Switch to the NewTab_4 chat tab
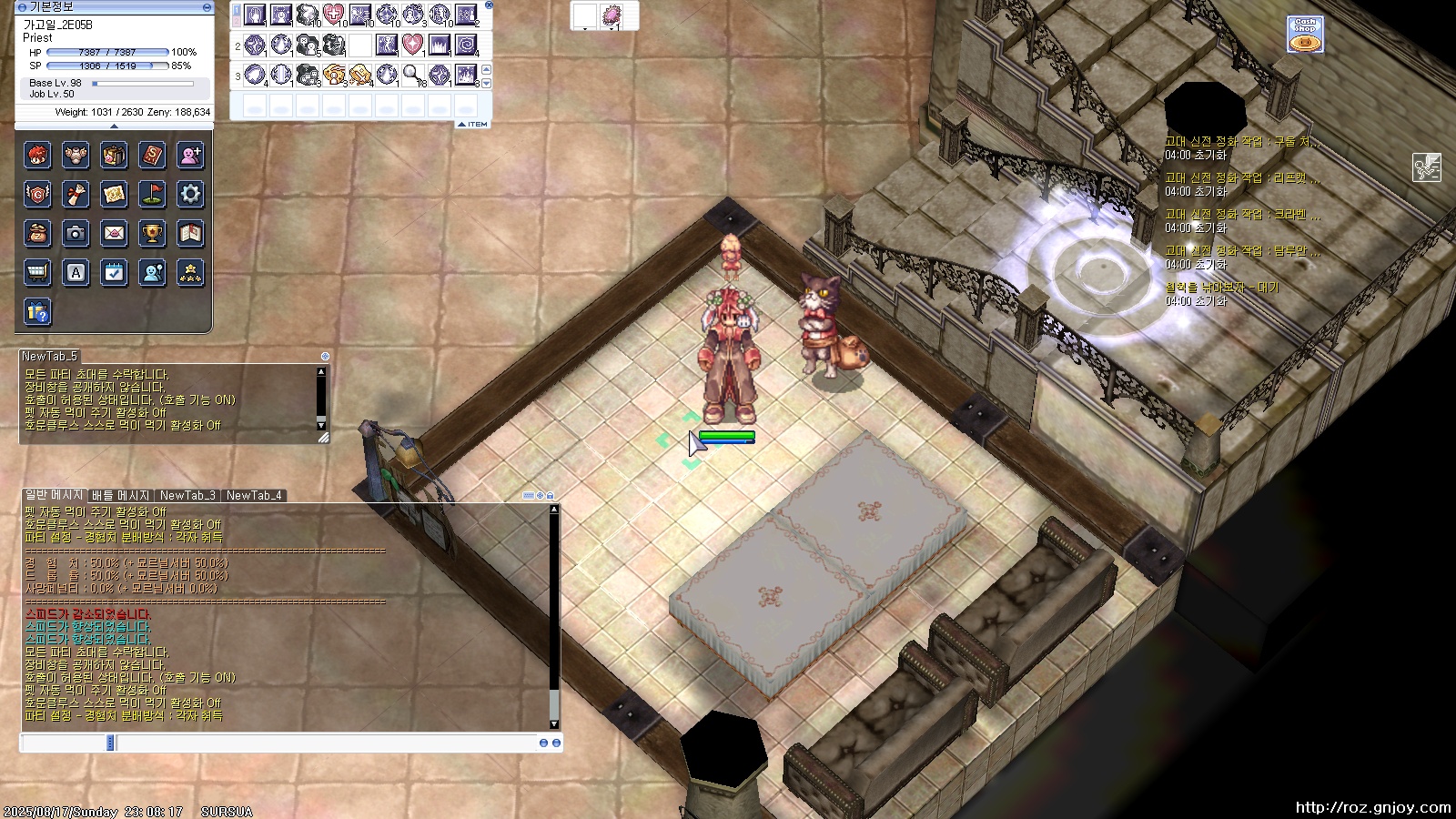The width and height of the screenshot is (1456, 819). pyautogui.click(x=254, y=496)
